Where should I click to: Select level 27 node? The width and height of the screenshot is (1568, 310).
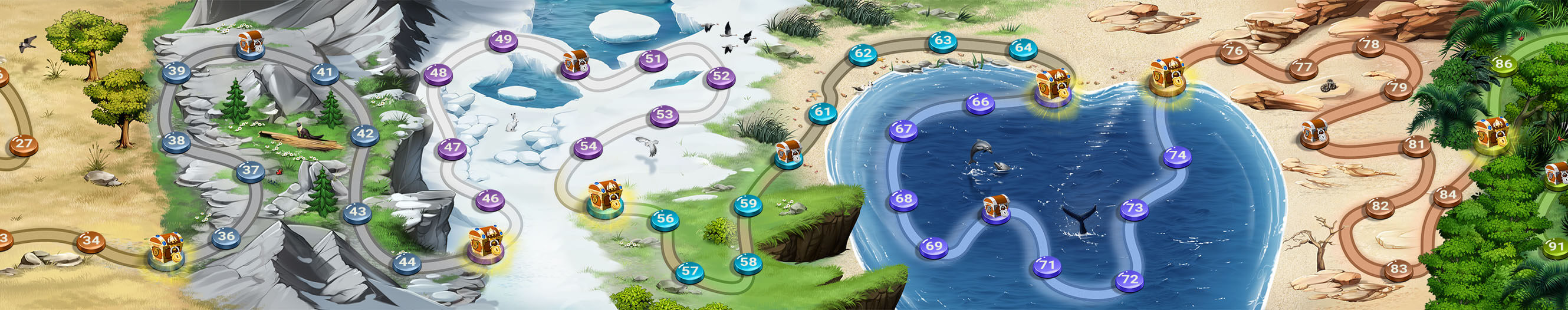pyautogui.click(x=24, y=144)
